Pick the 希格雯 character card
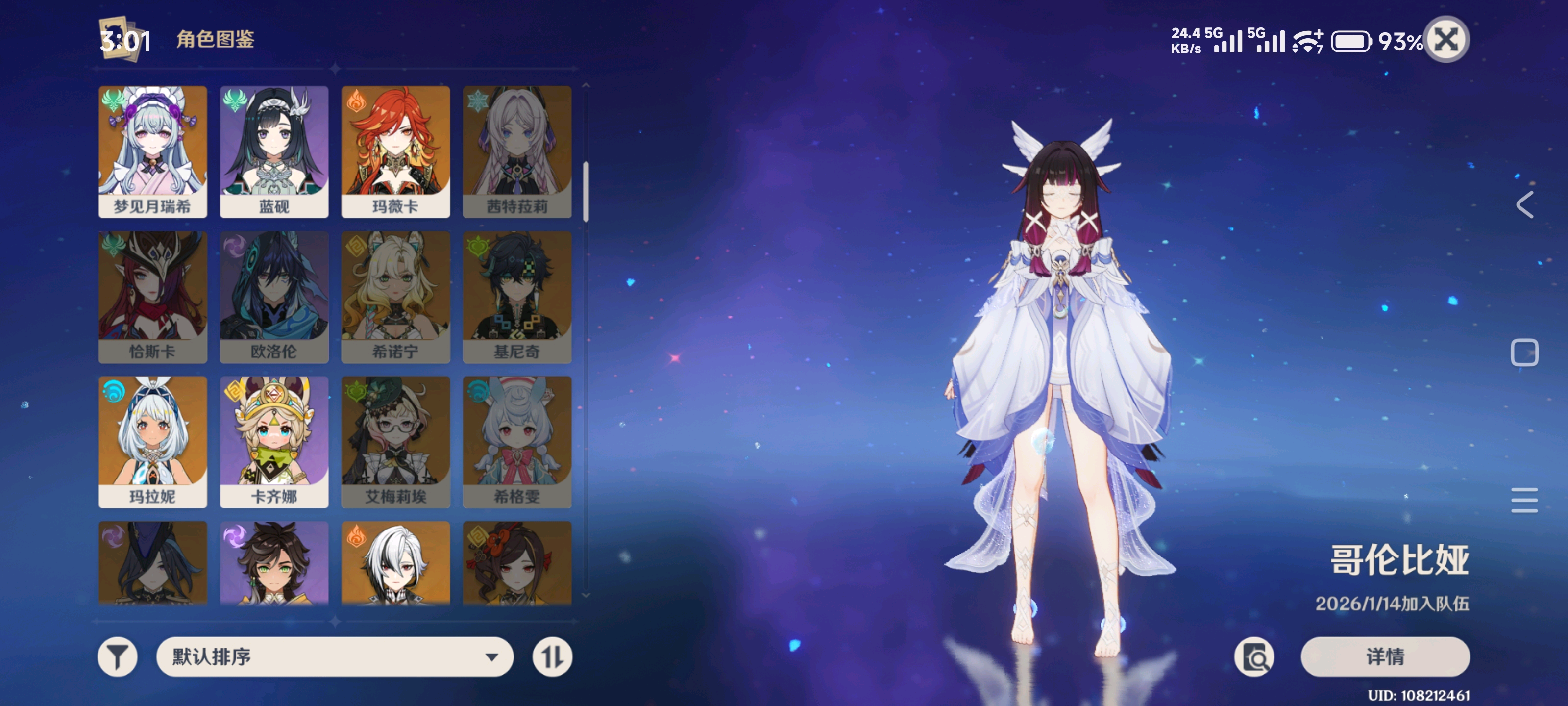Screen dimensions: 1568x706 517,442
